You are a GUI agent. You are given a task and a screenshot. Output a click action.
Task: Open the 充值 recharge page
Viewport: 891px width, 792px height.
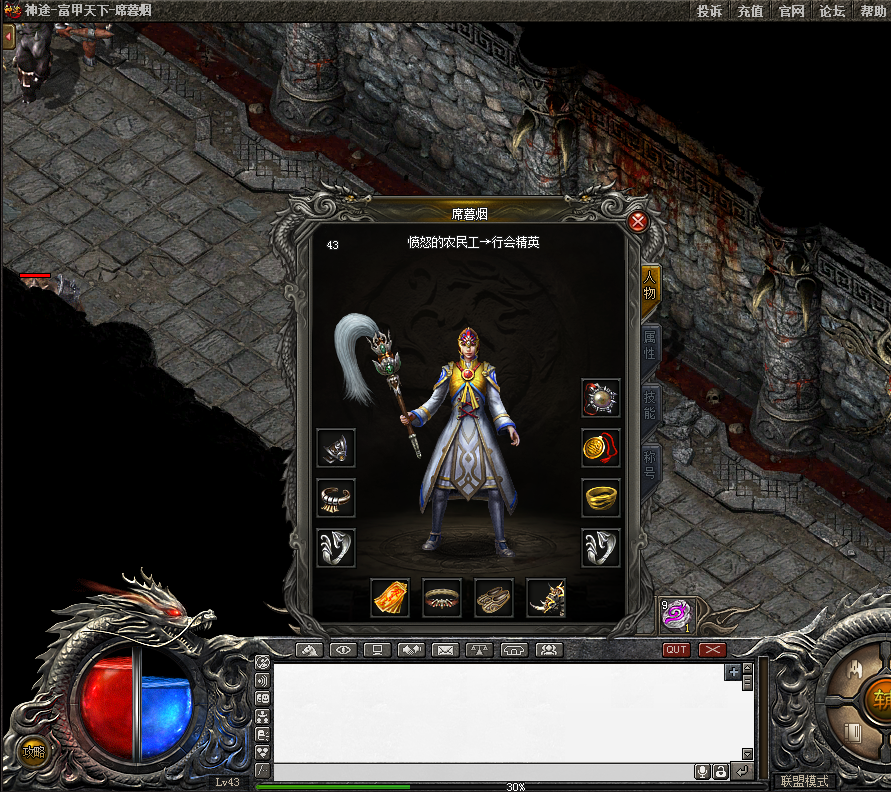(x=750, y=11)
